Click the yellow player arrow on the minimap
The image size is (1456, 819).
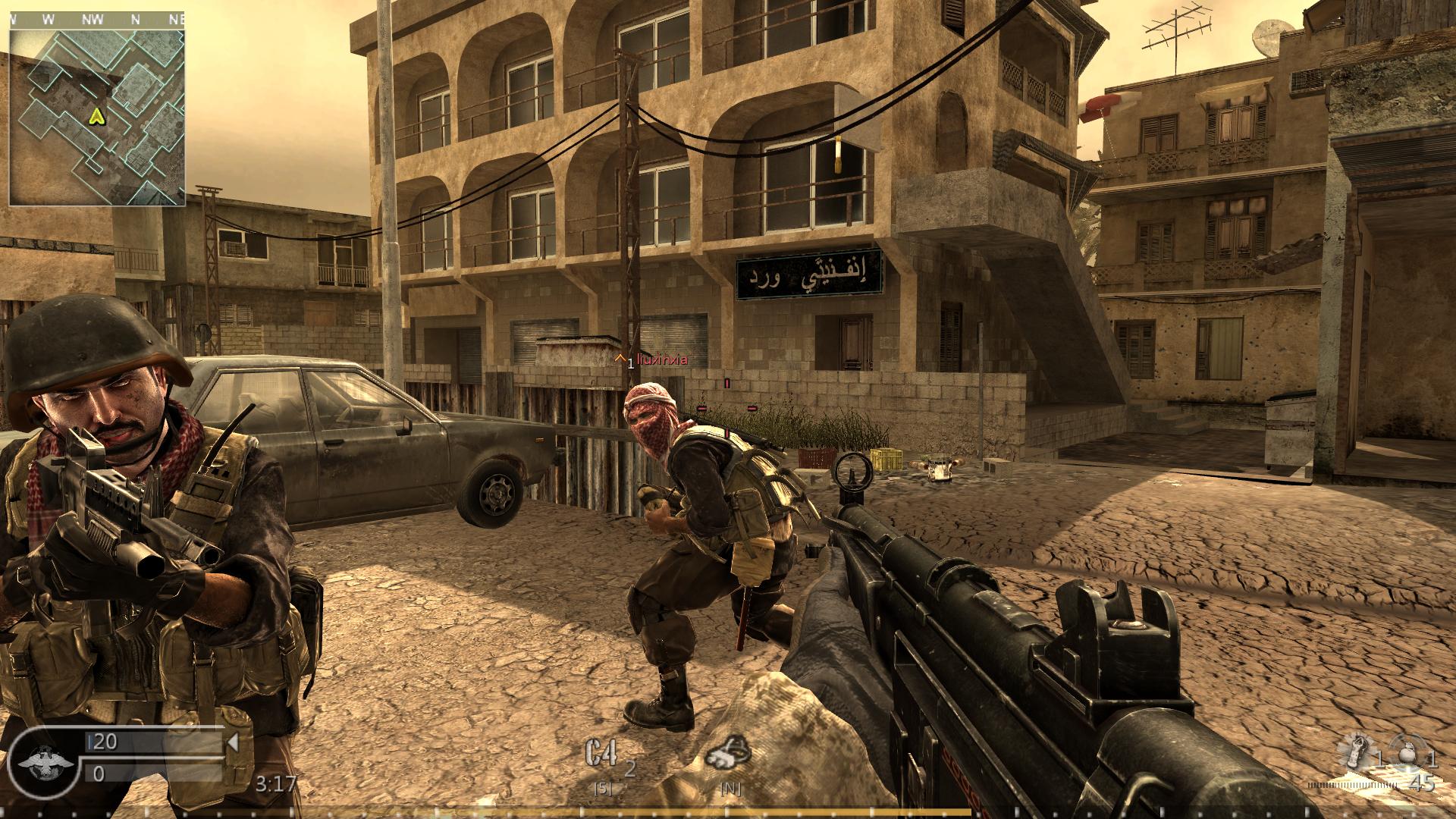click(96, 116)
